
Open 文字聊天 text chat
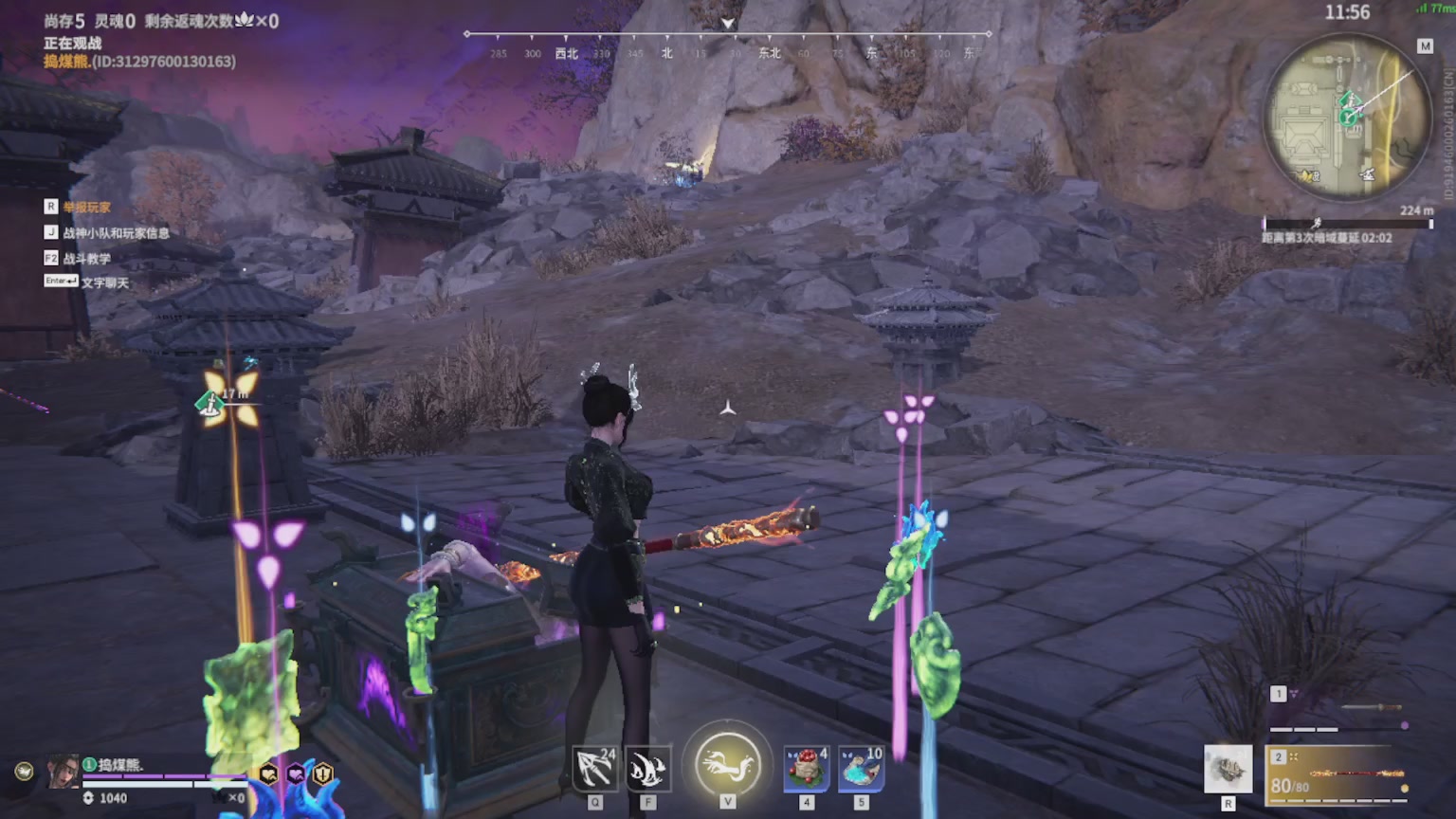(104, 282)
